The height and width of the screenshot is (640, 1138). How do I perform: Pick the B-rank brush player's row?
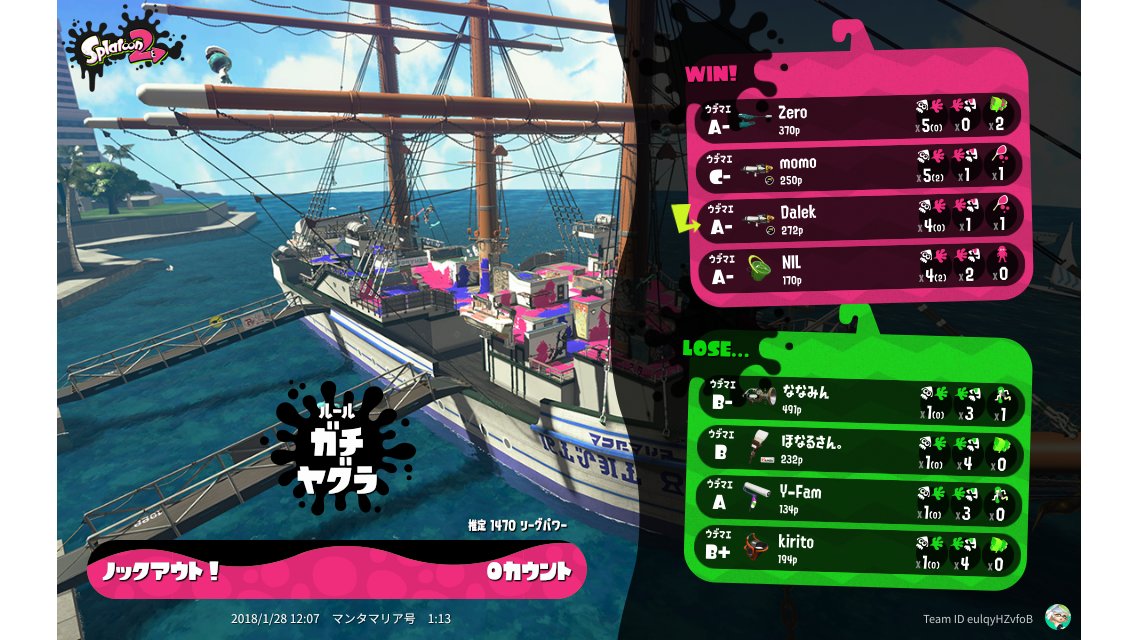860,449
